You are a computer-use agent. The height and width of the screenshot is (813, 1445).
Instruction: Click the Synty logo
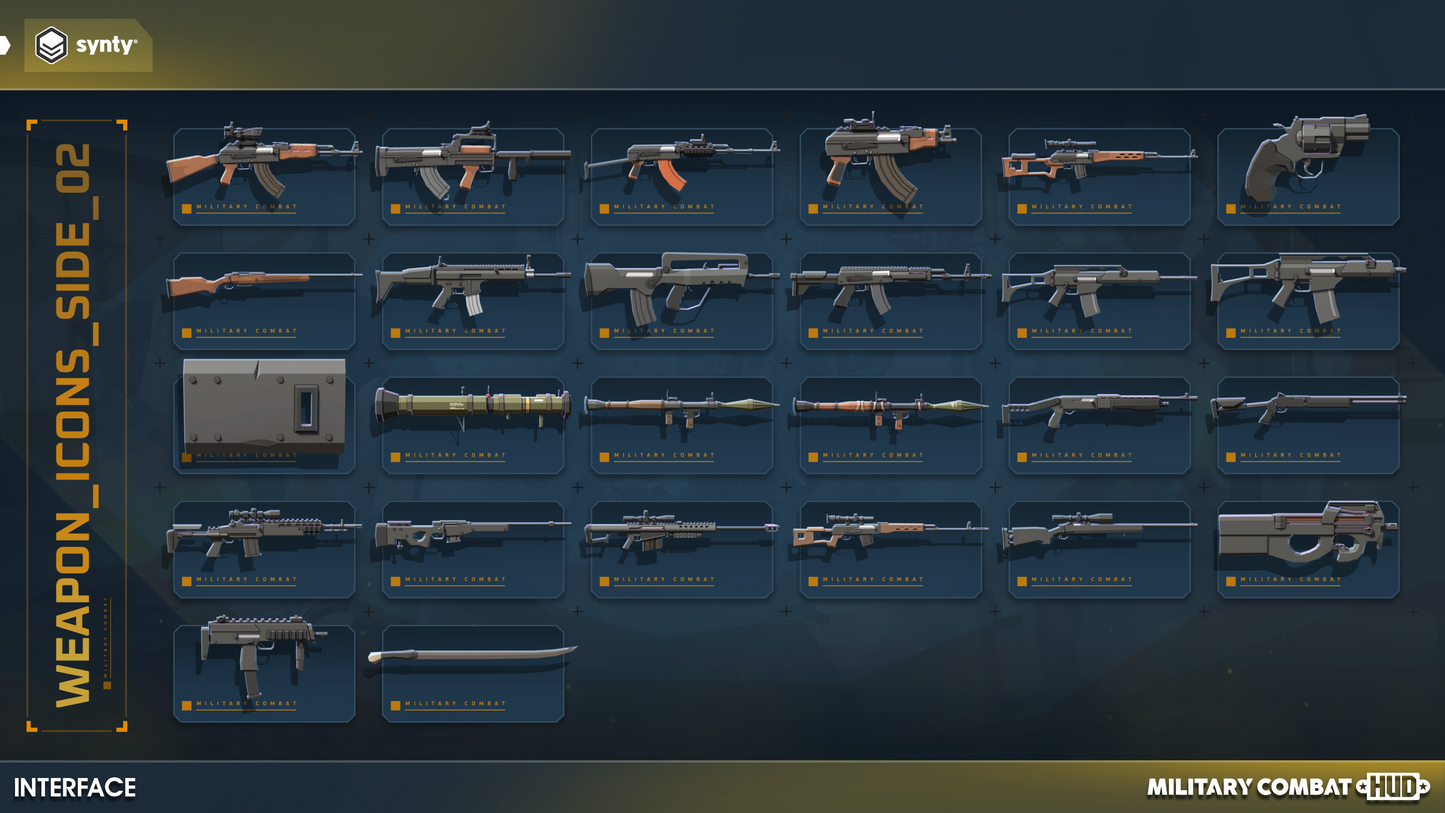pyautogui.click(x=88, y=46)
